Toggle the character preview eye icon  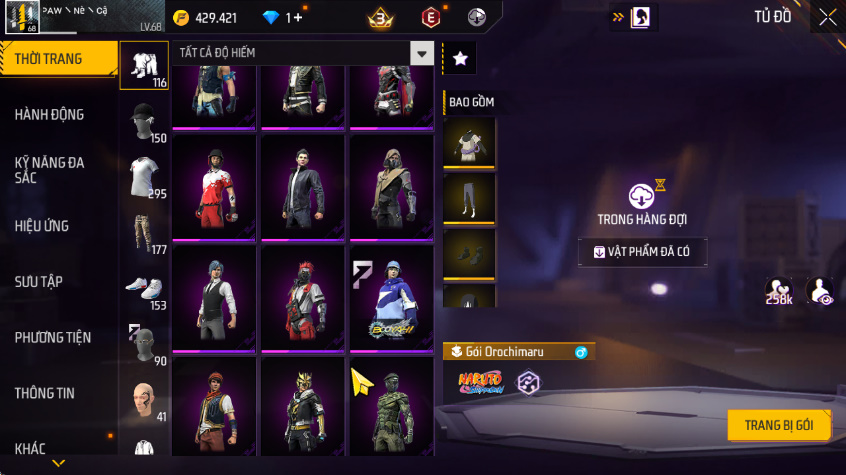click(820, 290)
